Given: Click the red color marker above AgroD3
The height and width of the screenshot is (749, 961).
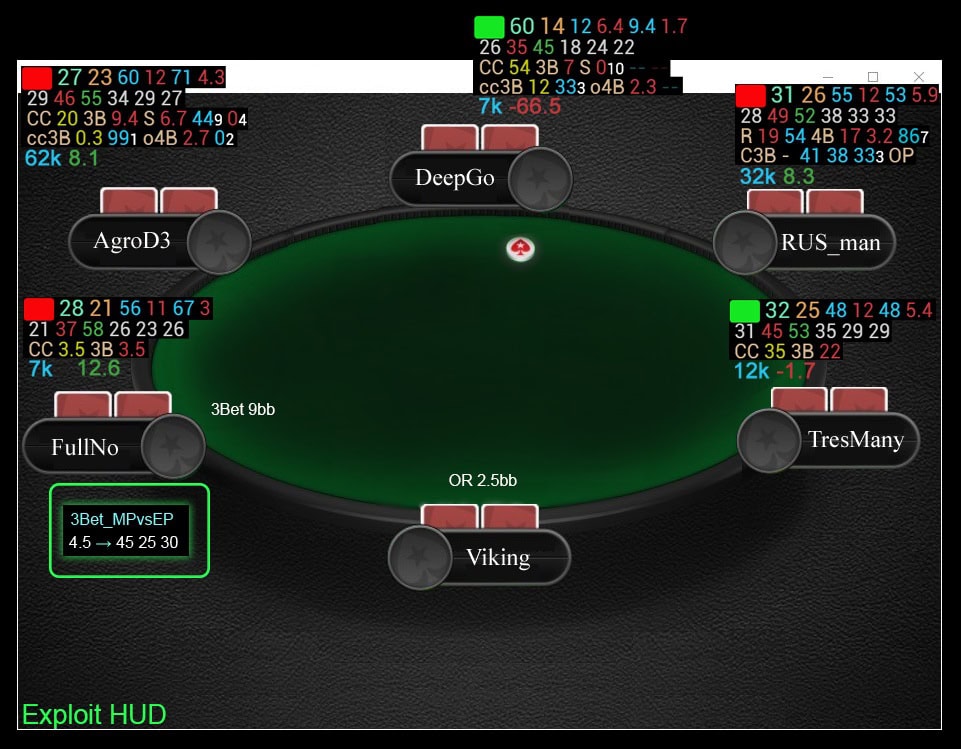Looking at the screenshot, I should coord(37,78).
